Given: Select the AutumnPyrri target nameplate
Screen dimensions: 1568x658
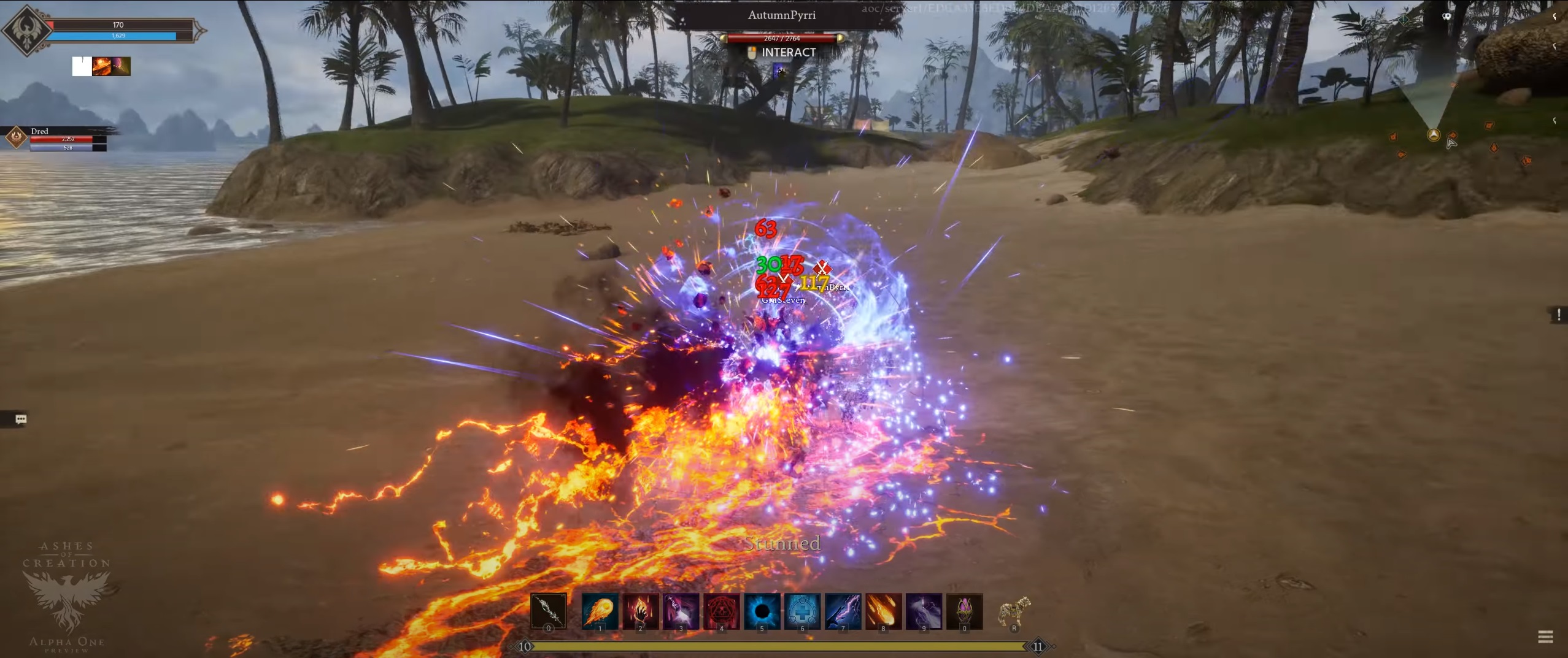Looking at the screenshot, I should [x=781, y=15].
